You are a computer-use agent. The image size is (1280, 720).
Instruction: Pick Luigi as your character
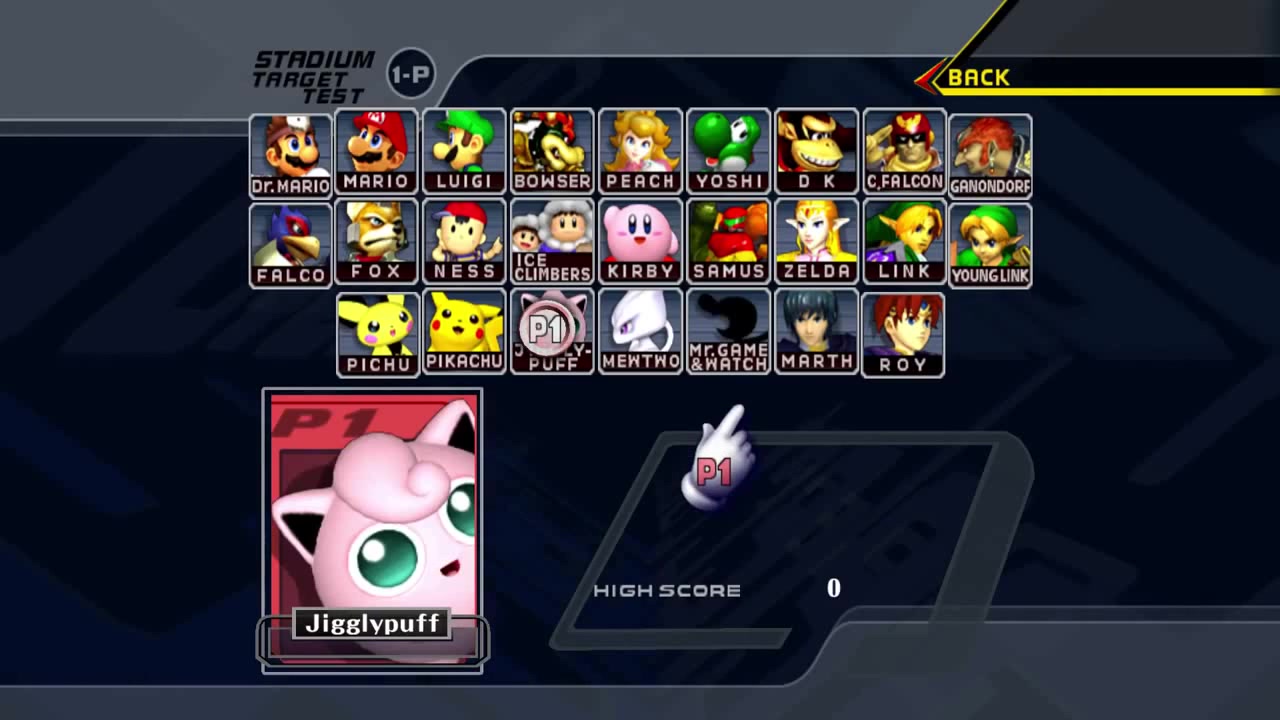[x=465, y=151]
